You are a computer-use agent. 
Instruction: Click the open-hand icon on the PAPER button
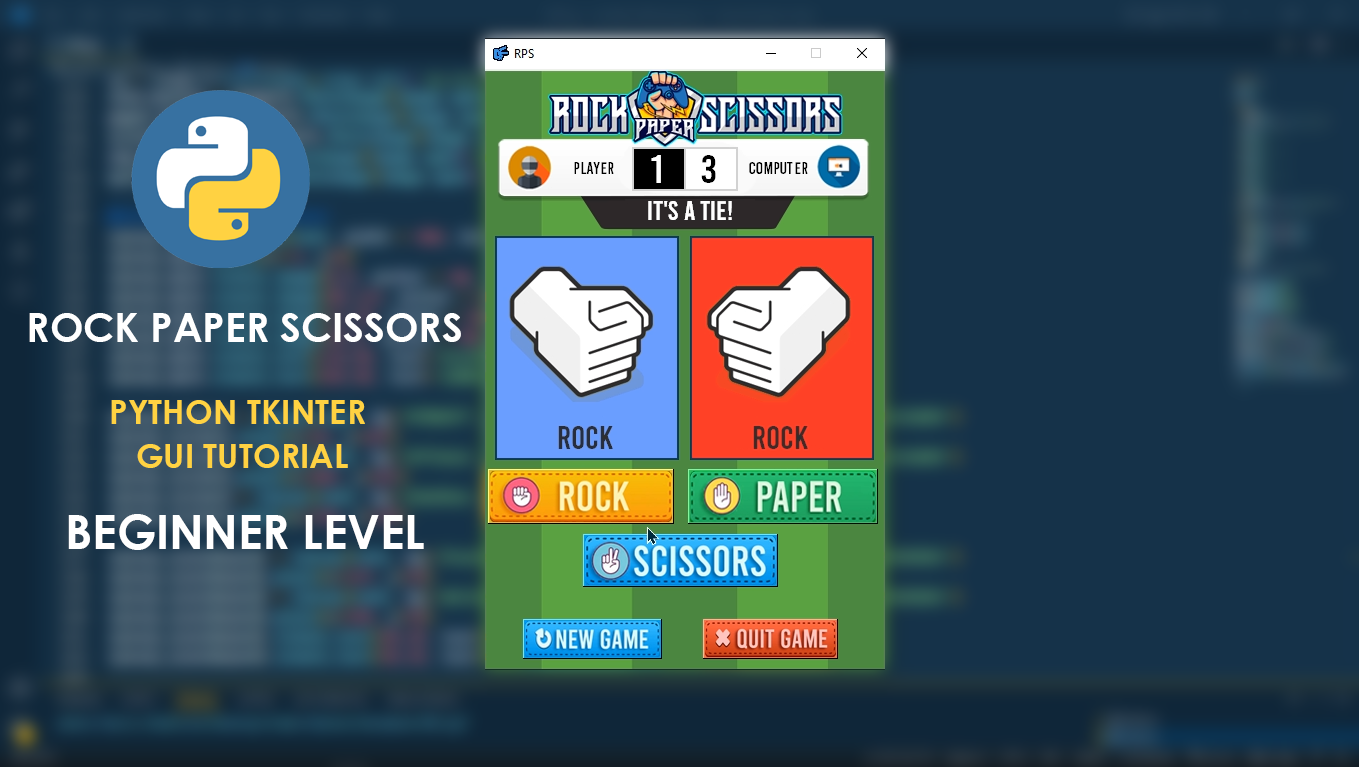click(720, 493)
